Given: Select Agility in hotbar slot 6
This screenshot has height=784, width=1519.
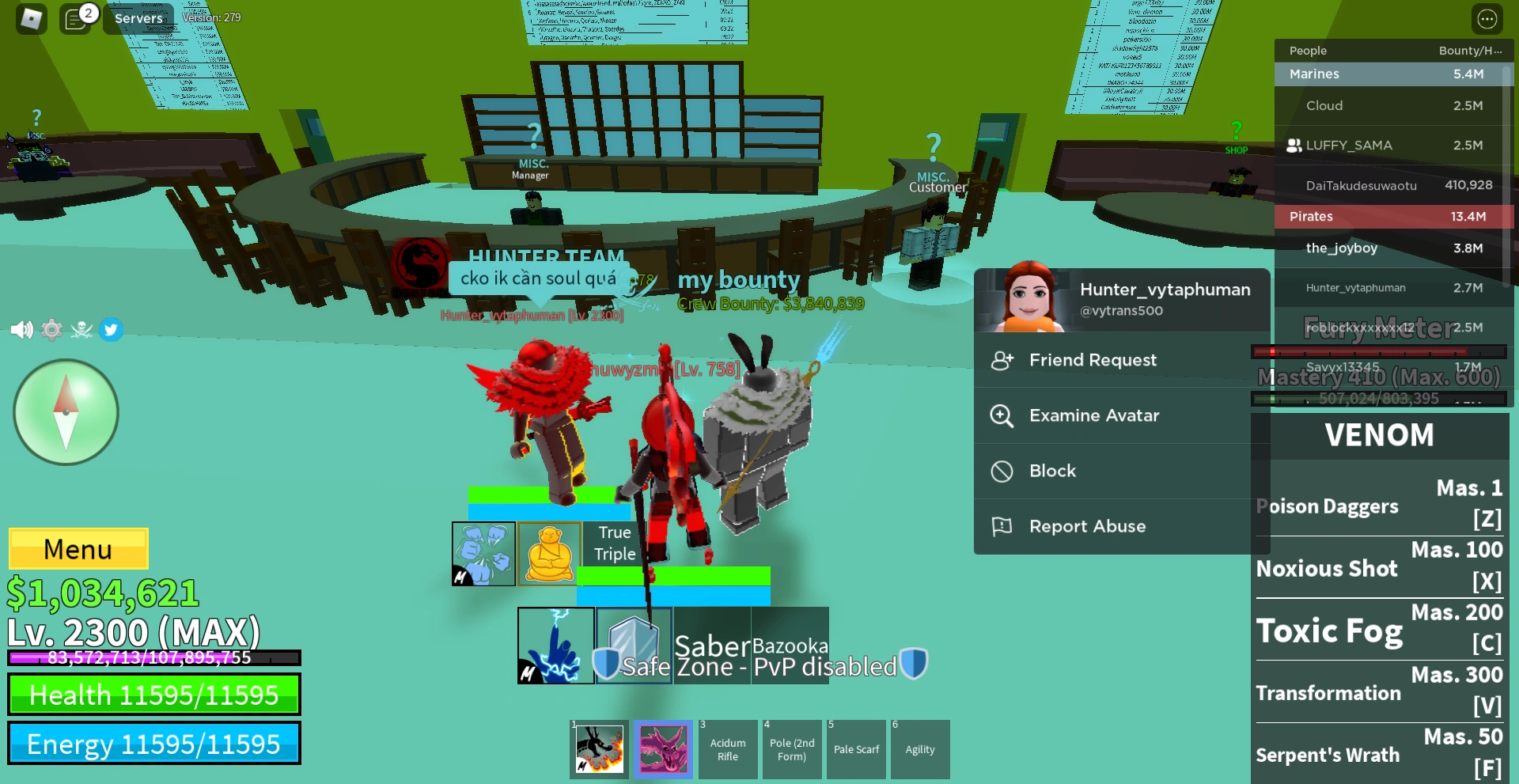Looking at the screenshot, I should (920, 748).
